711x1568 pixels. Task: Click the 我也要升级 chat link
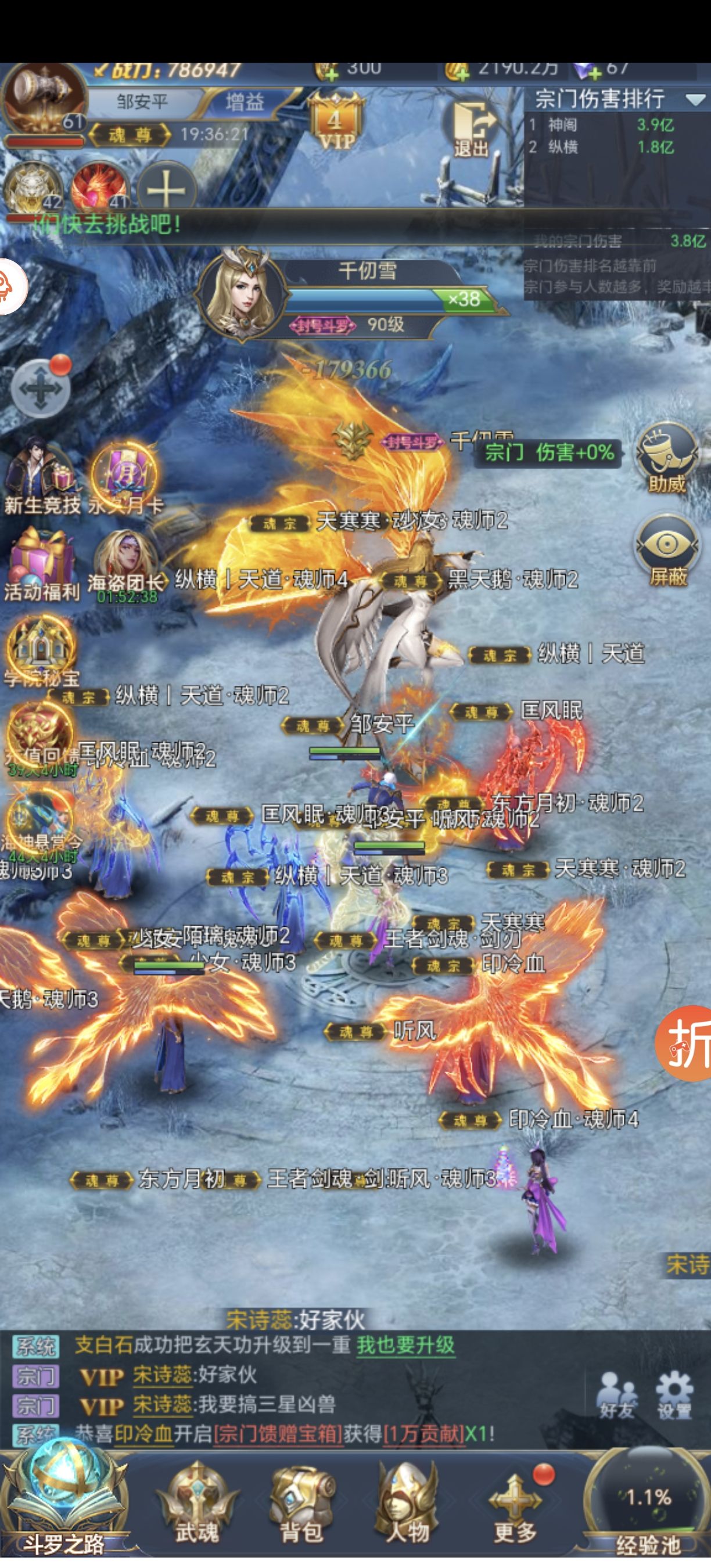tap(405, 1344)
